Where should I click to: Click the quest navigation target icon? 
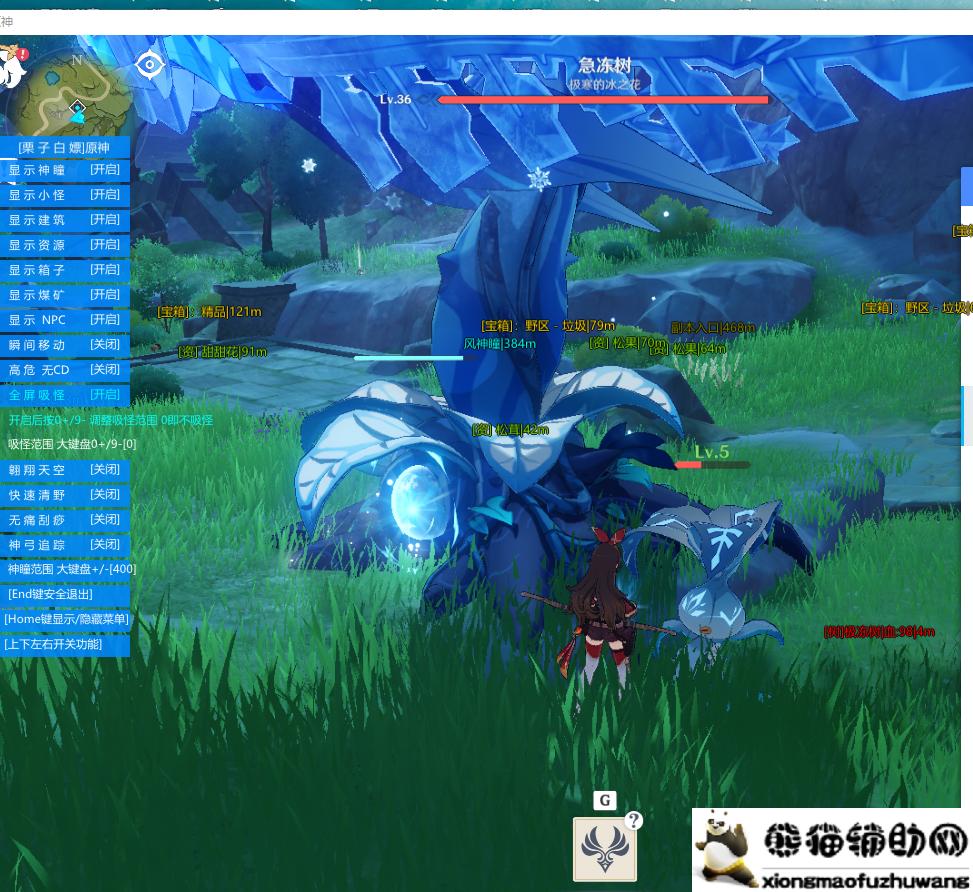pos(150,65)
